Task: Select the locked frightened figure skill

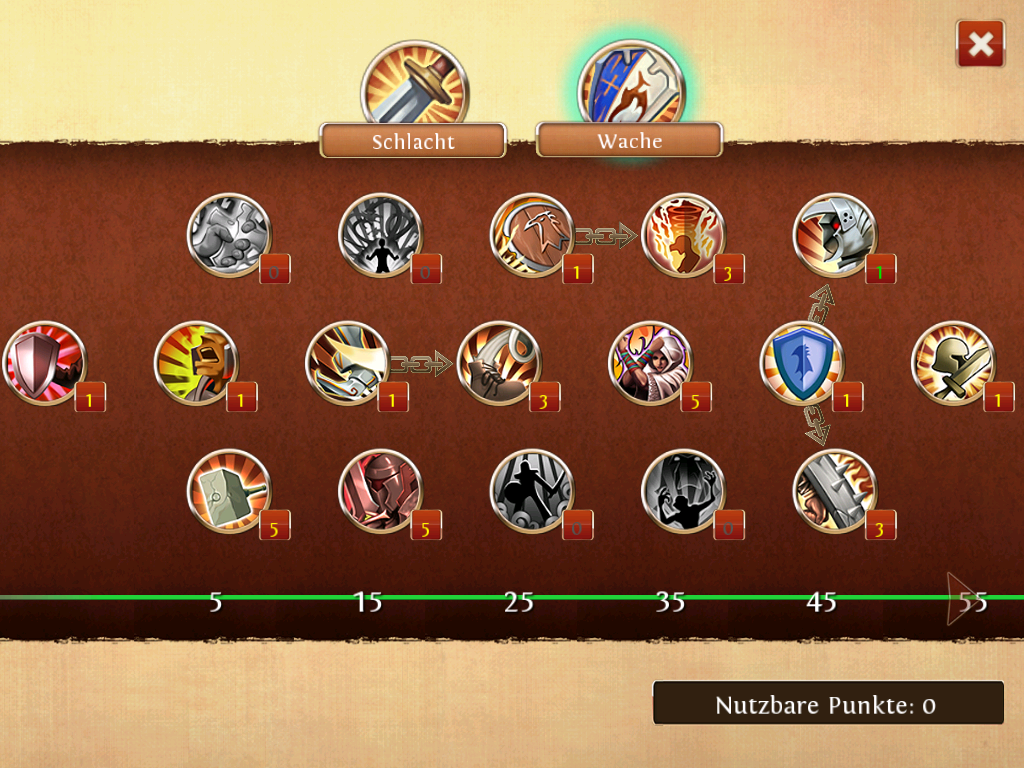Action: click(682, 491)
